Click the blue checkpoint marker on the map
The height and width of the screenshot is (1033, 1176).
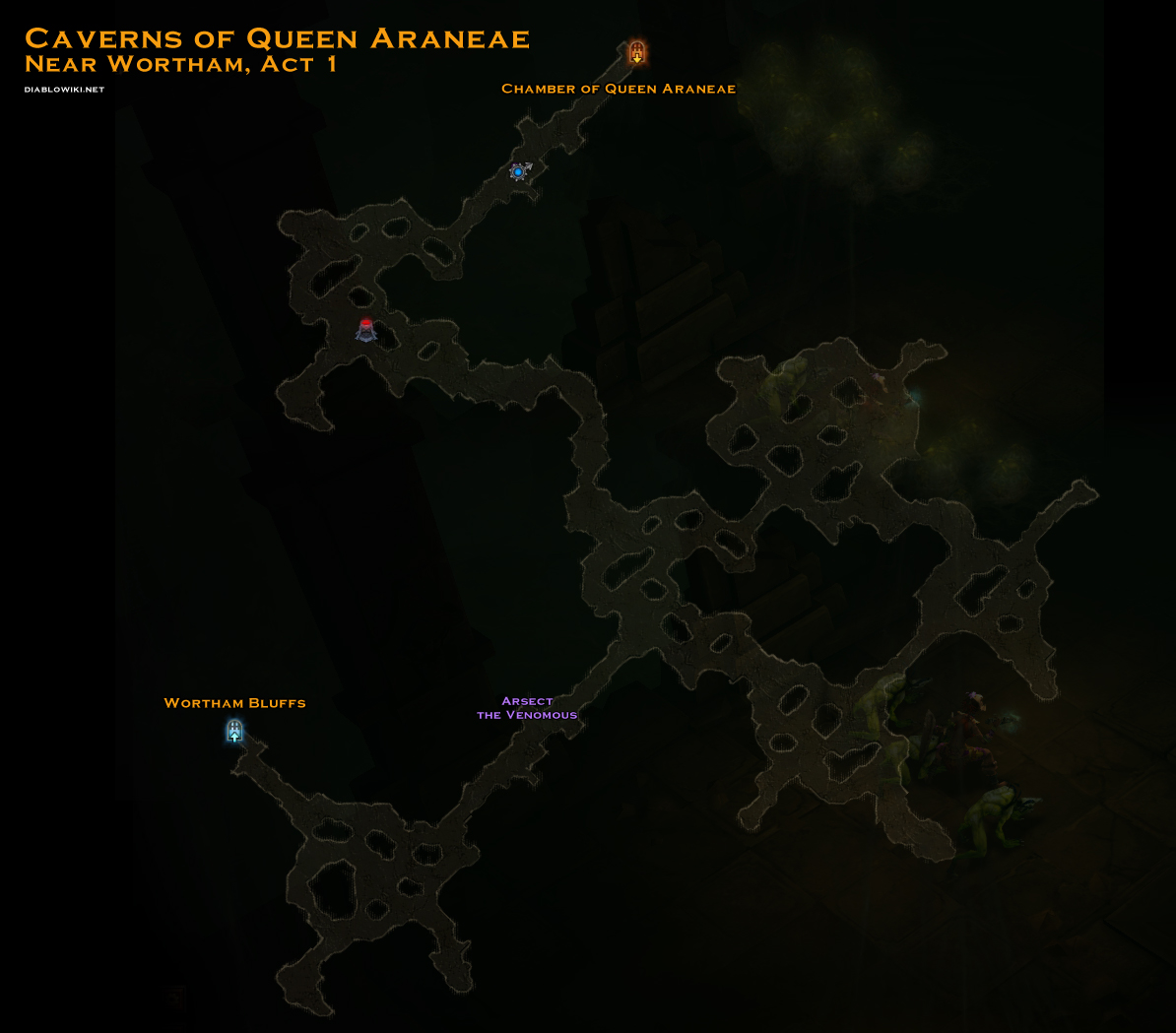point(519,172)
